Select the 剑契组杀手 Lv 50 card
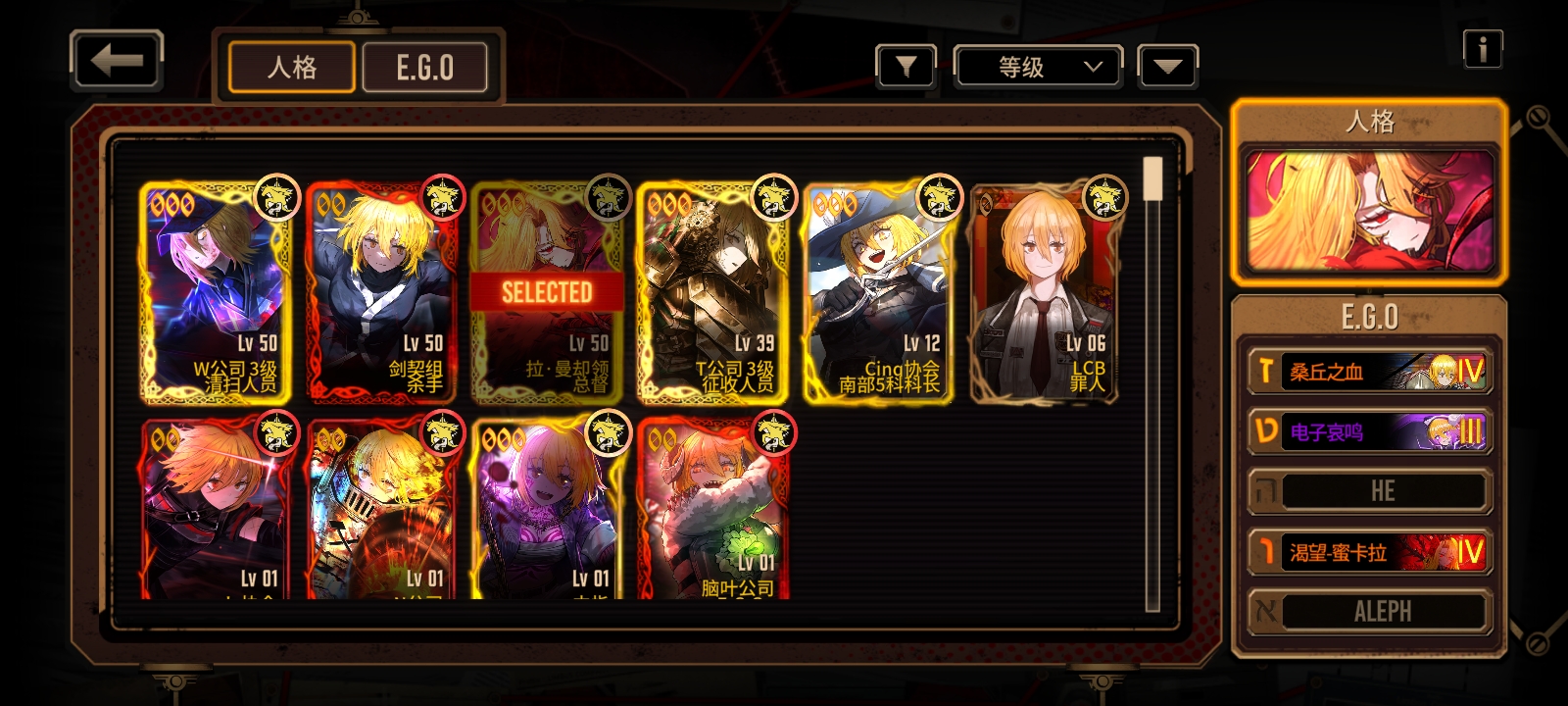Screen dimensions: 1568x706 [x=382, y=292]
